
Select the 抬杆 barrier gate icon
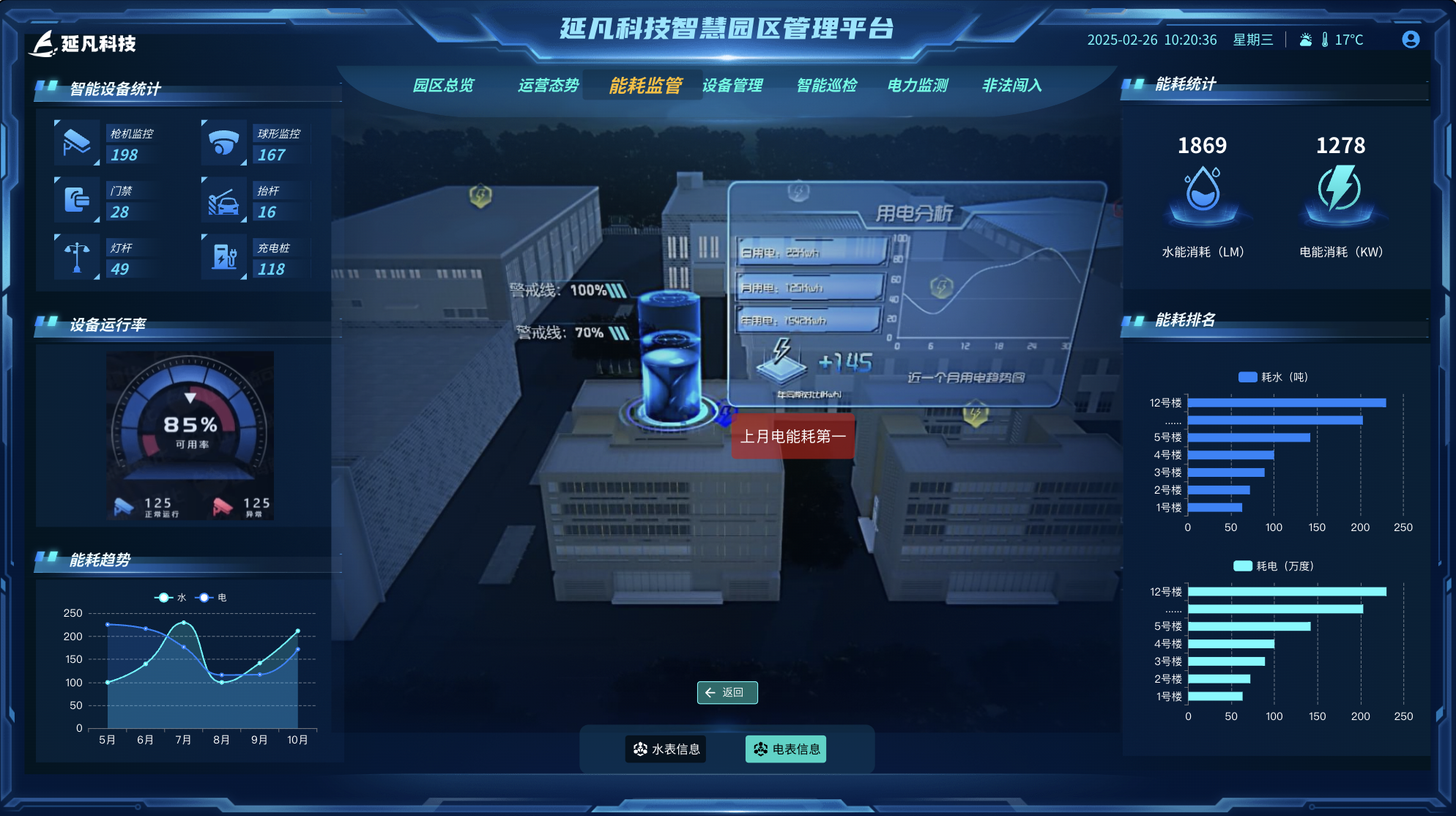(x=223, y=200)
